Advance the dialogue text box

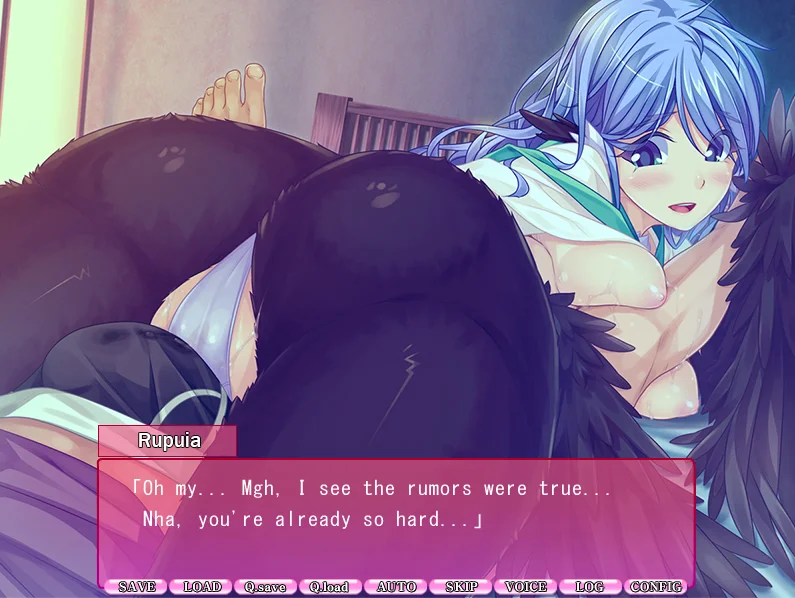click(395, 519)
